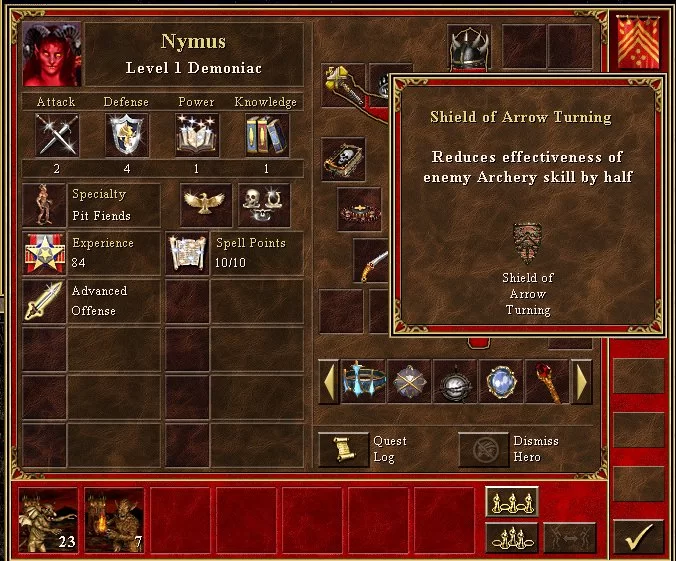676x561 pixels.
Task: Select the army stack of 7 creatures
Action: [114, 520]
